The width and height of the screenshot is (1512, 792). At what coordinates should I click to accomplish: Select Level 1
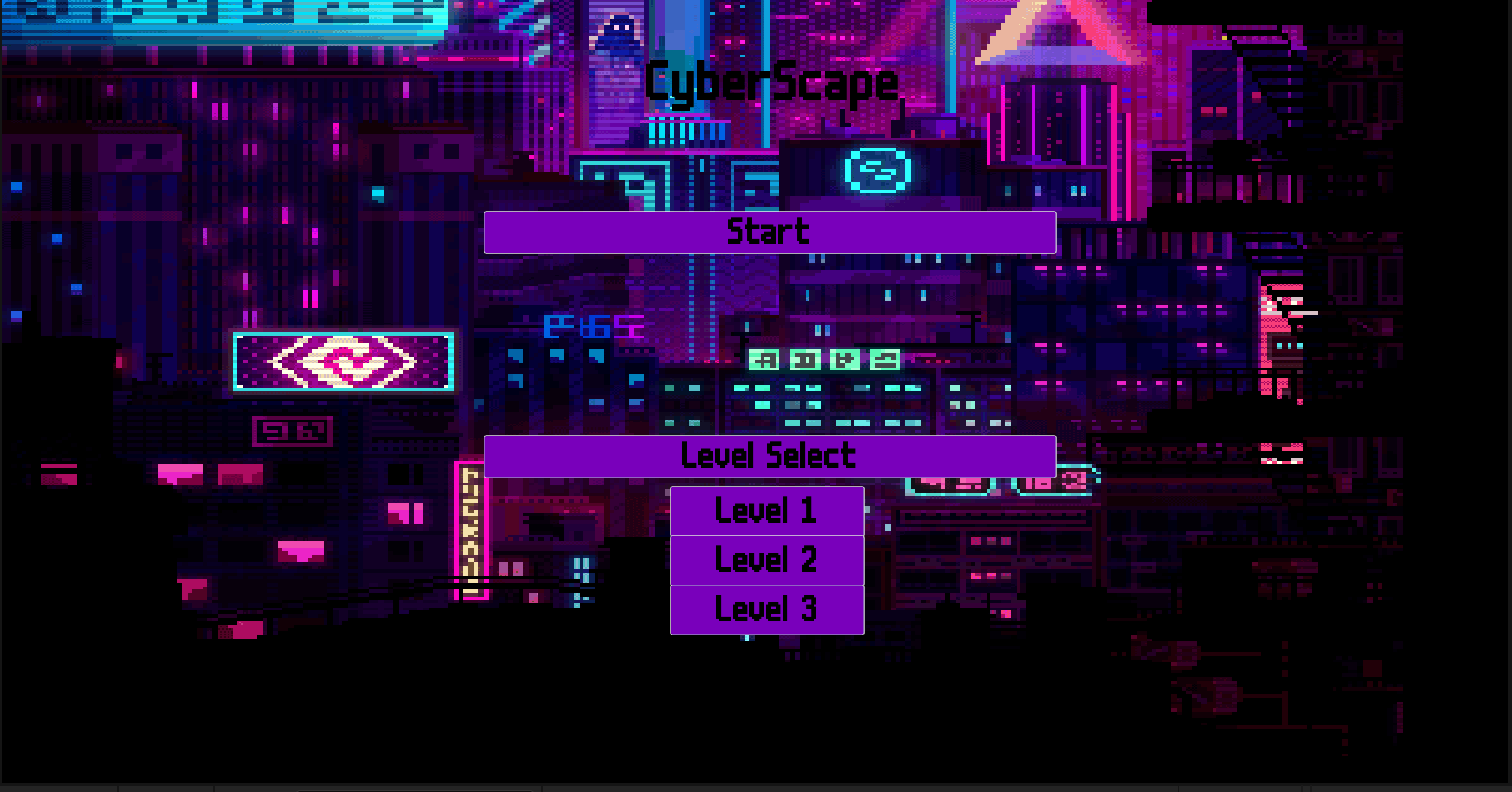[x=767, y=510]
